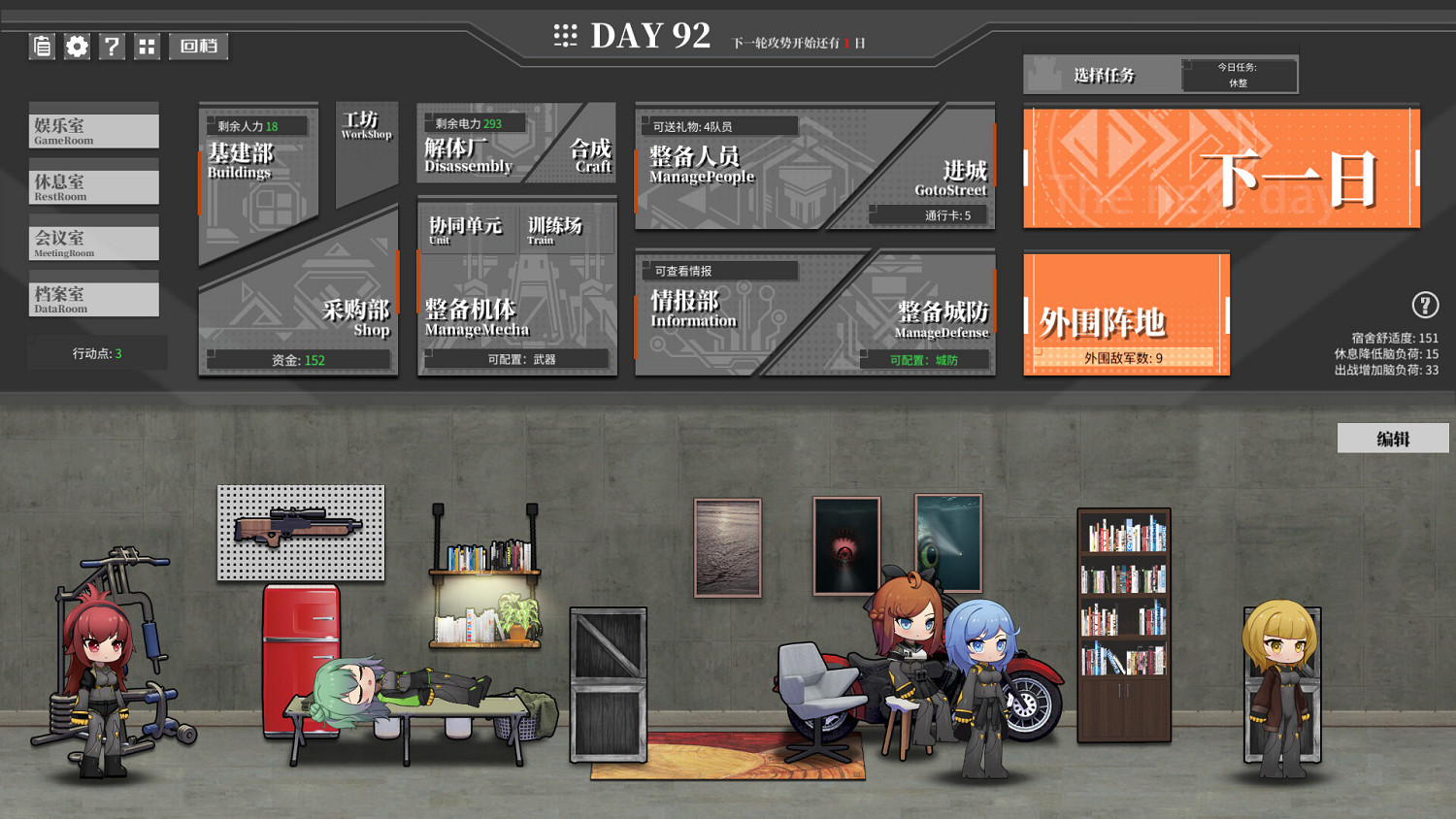Open the settings gear icon in top toolbar

coord(77,46)
